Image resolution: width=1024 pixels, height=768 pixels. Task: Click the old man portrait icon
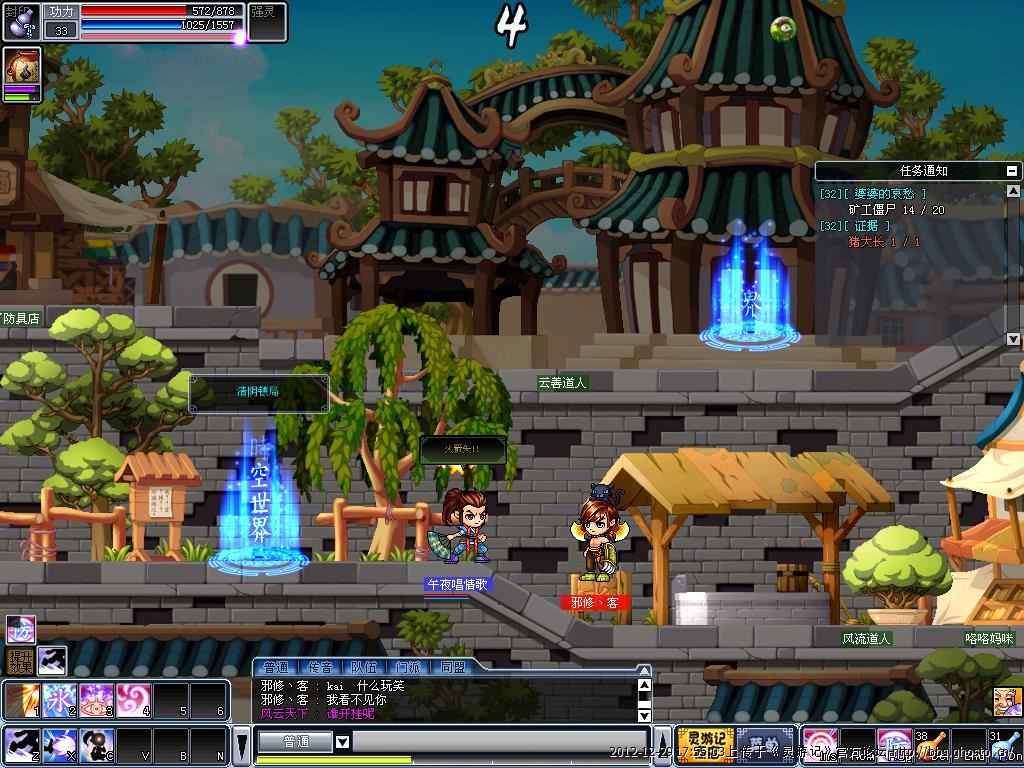point(1006,700)
